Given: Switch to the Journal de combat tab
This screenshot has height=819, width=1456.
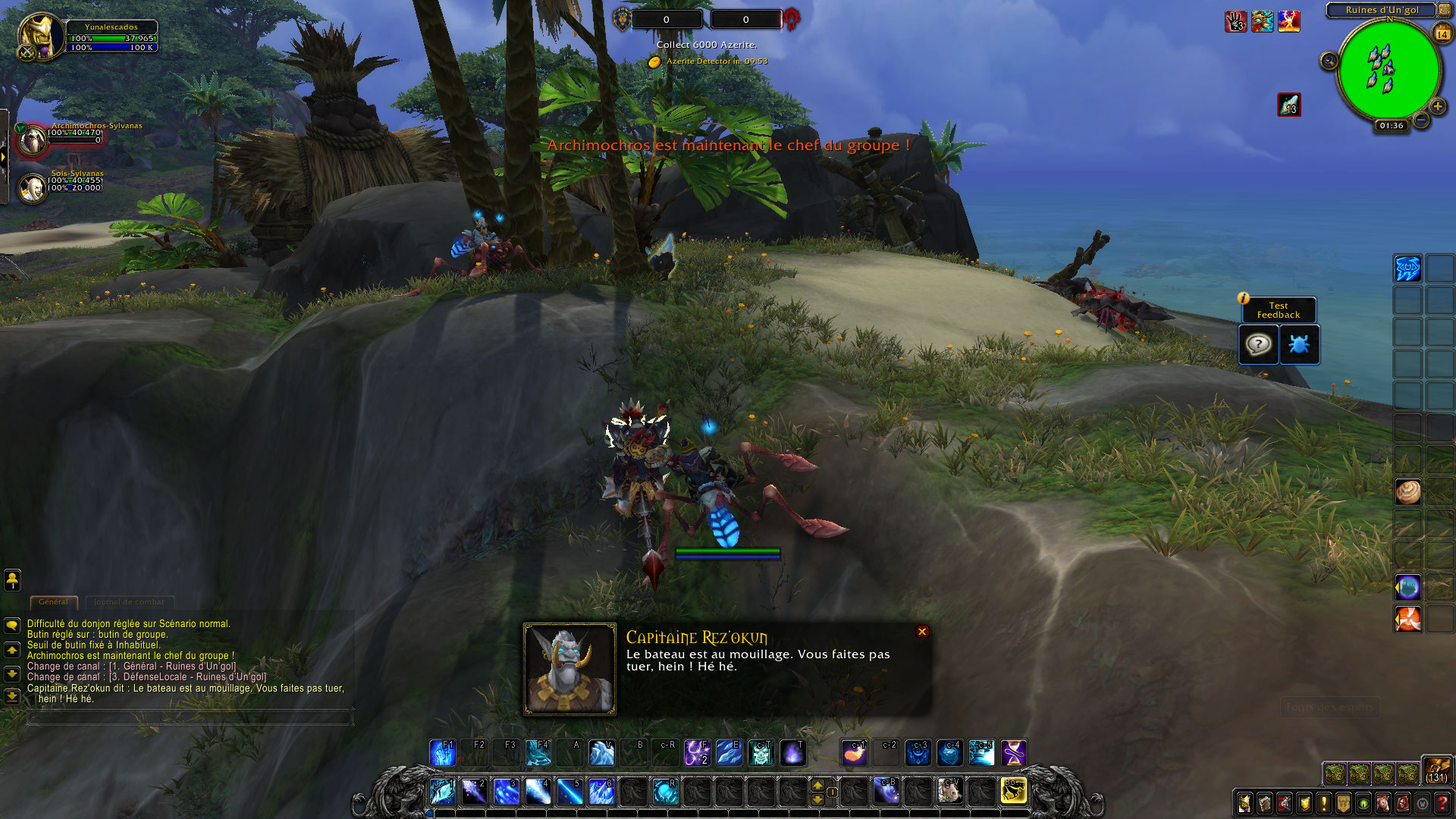Looking at the screenshot, I should tap(128, 602).
